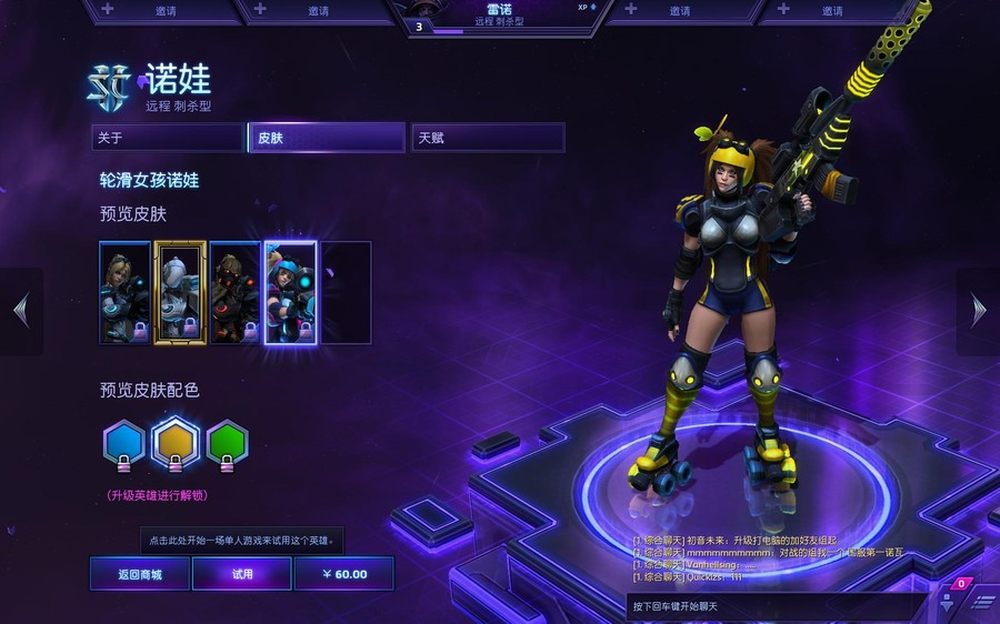The width and height of the screenshot is (1000, 624).
Task: Click the 返回商城 button
Action: click(139, 574)
